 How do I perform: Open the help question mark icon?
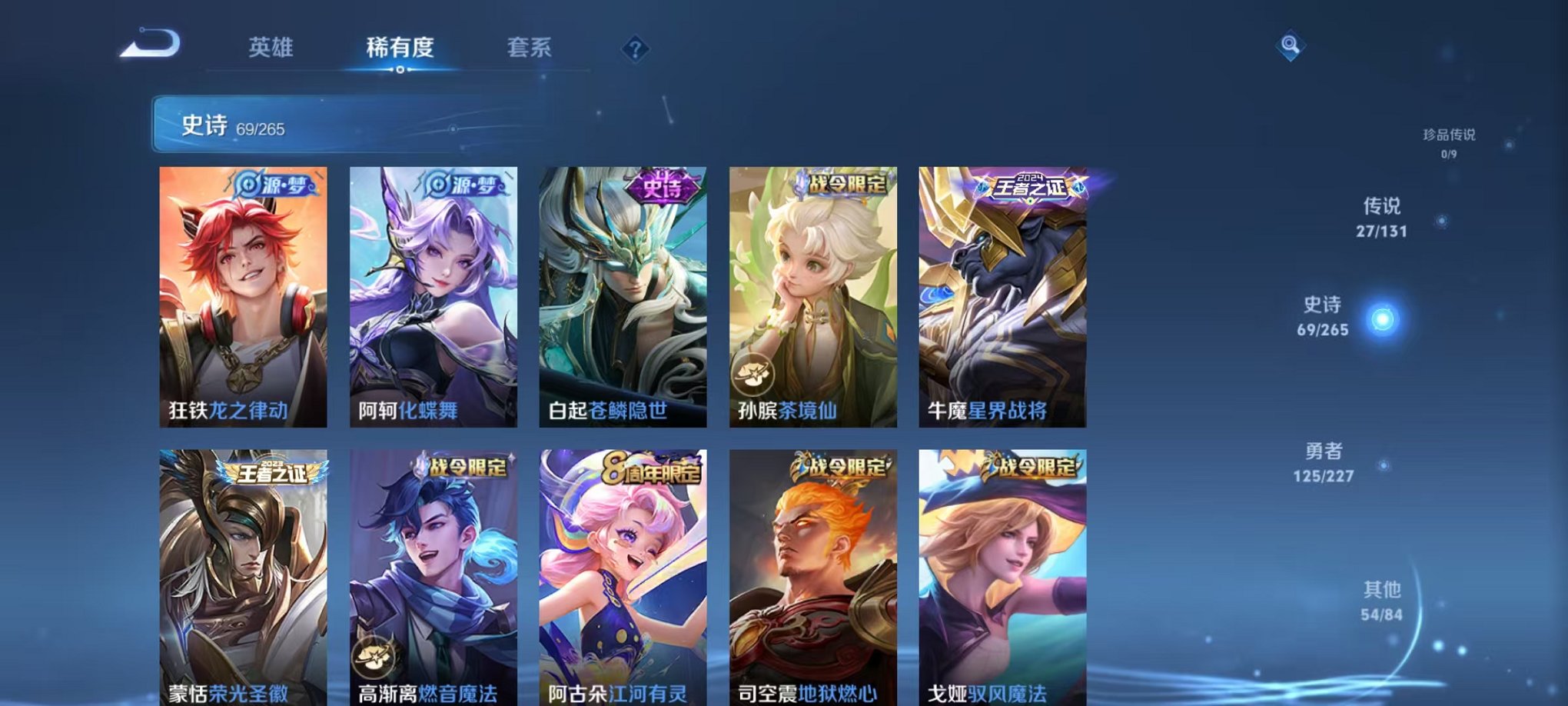pyautogui.click(x=635, y=48)
